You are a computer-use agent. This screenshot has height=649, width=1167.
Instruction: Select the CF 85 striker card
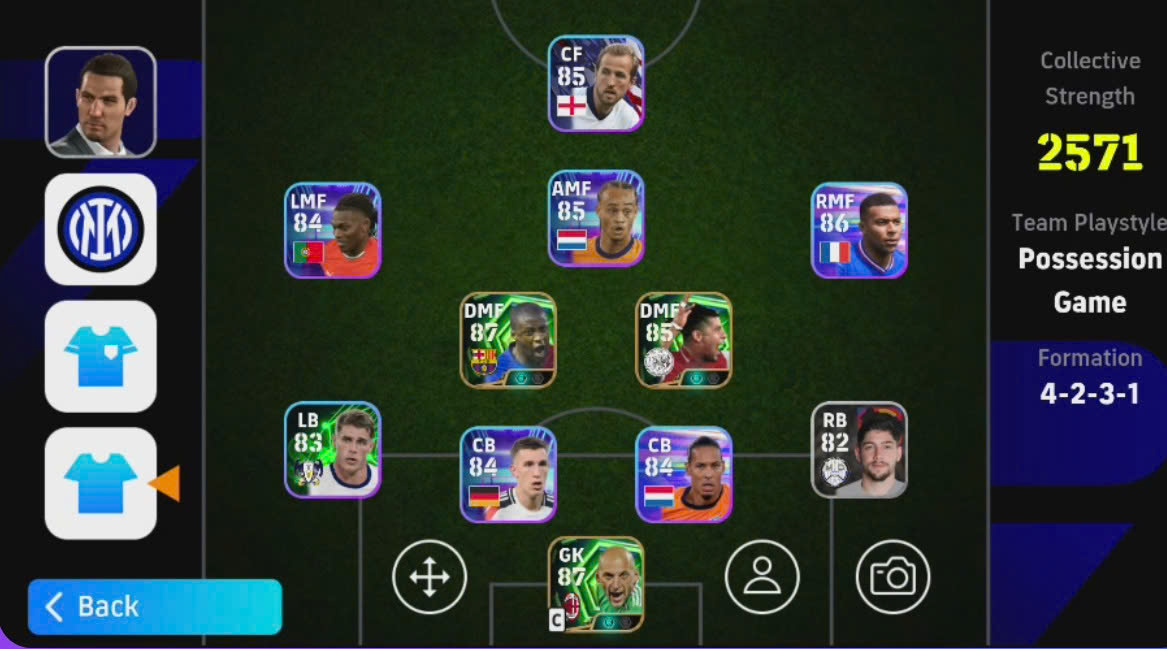point(596,84)
